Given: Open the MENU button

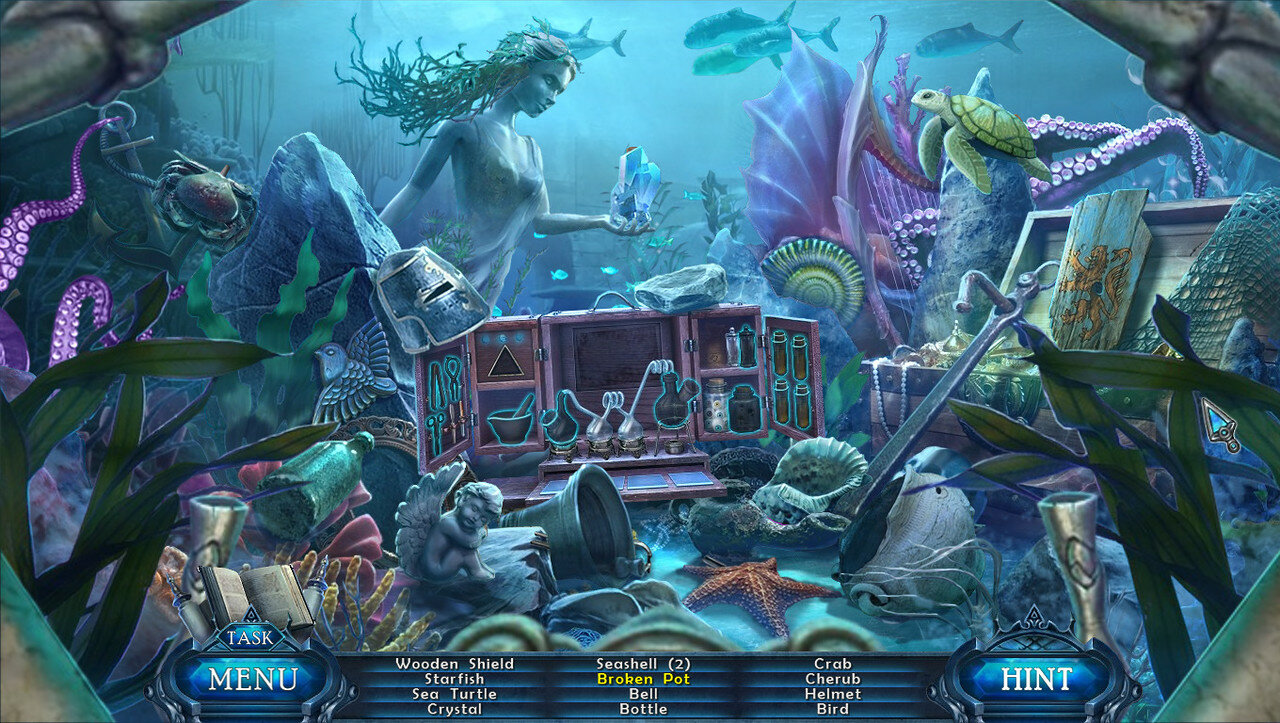Looking at the screenshot, I should pos(253,679).
